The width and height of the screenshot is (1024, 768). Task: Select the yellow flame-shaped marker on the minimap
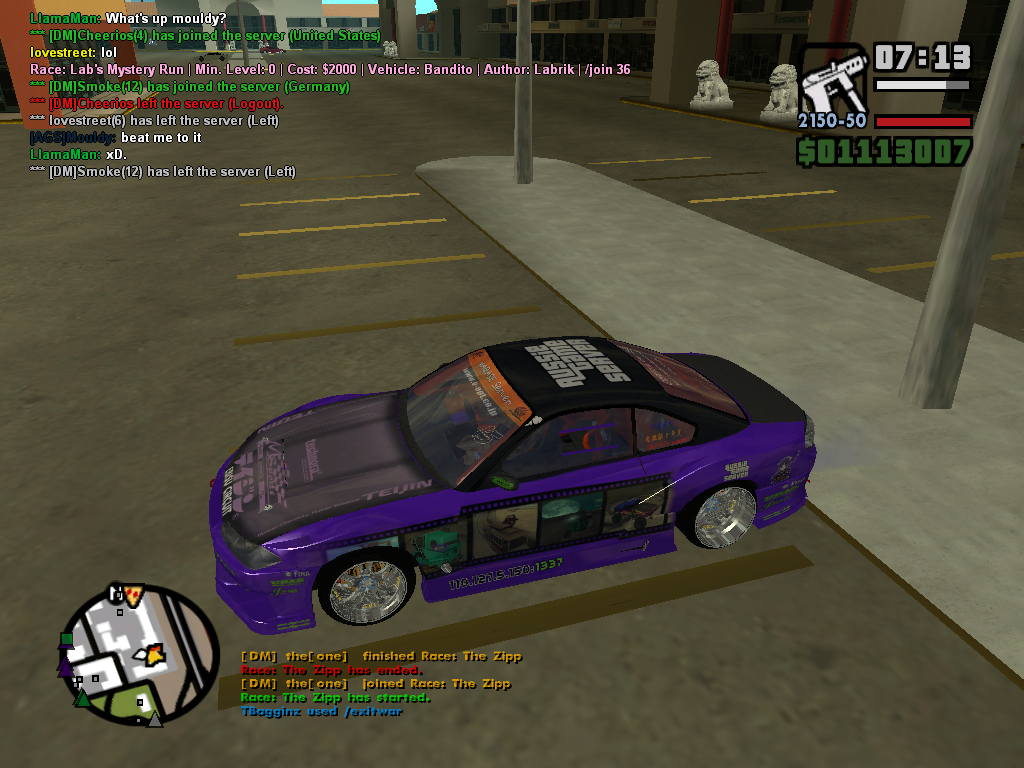point(158,654)
